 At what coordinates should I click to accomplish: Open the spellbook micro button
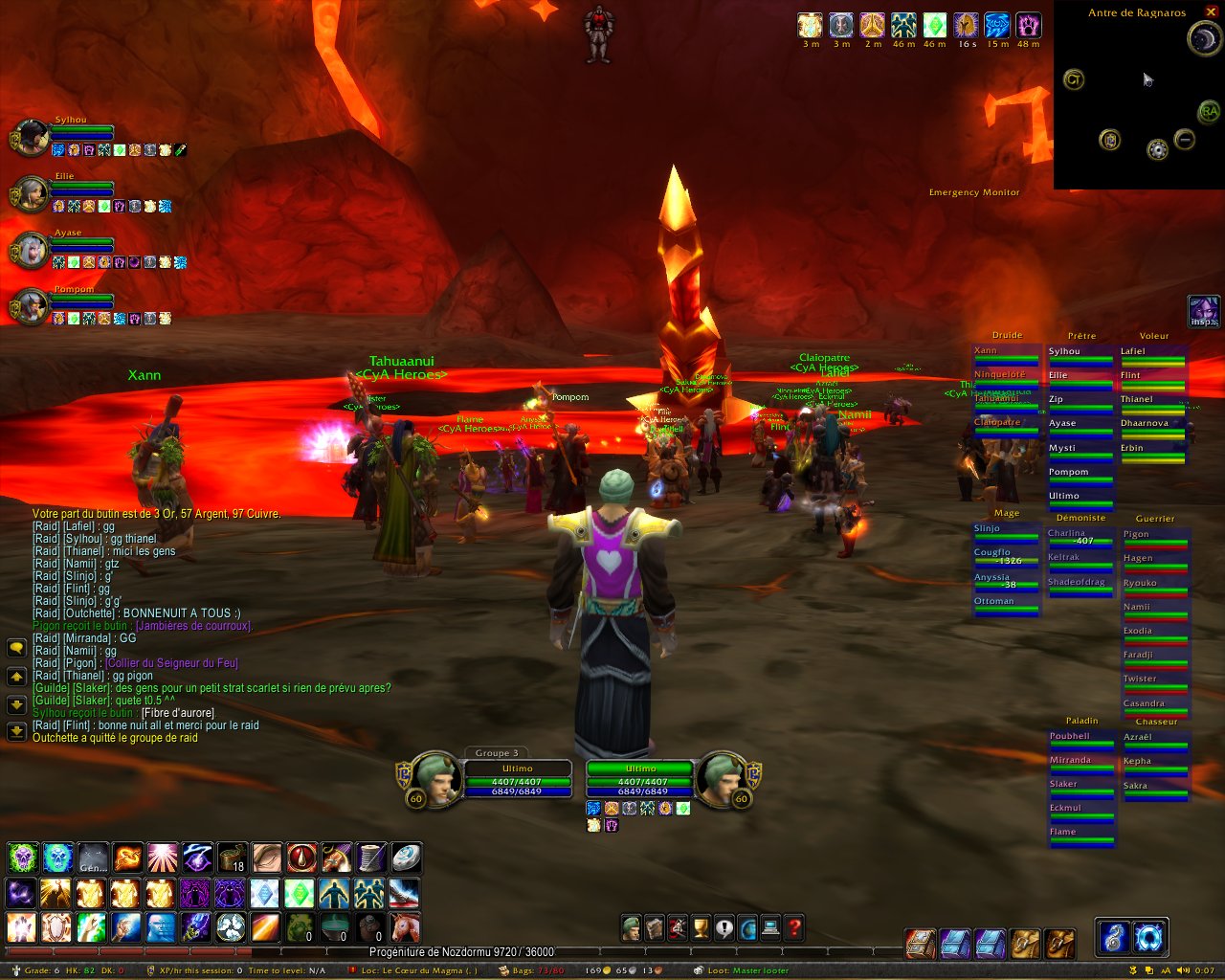pyautogui.click(x=655, y=927)
